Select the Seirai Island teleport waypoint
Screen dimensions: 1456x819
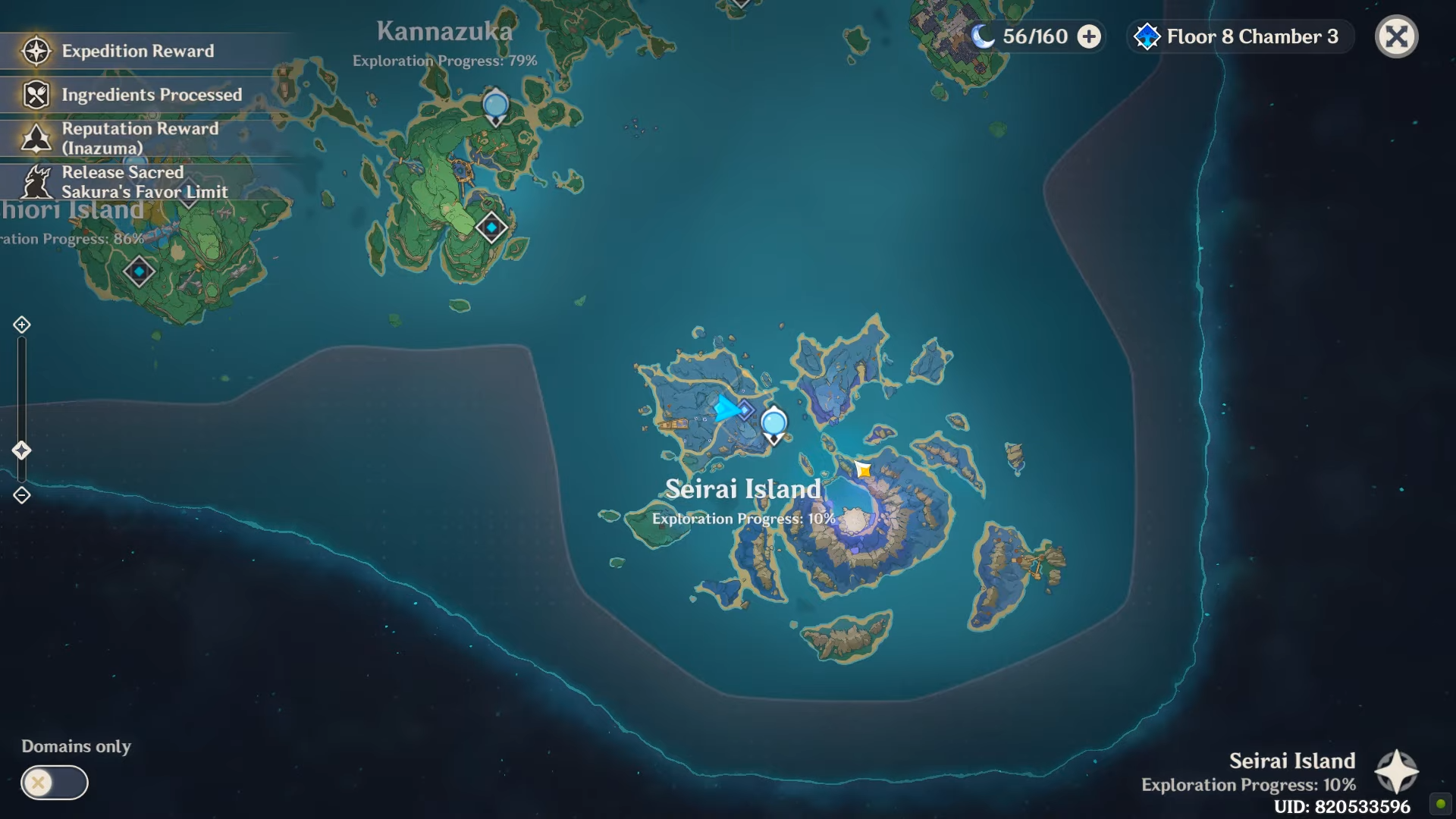point(773,423)
